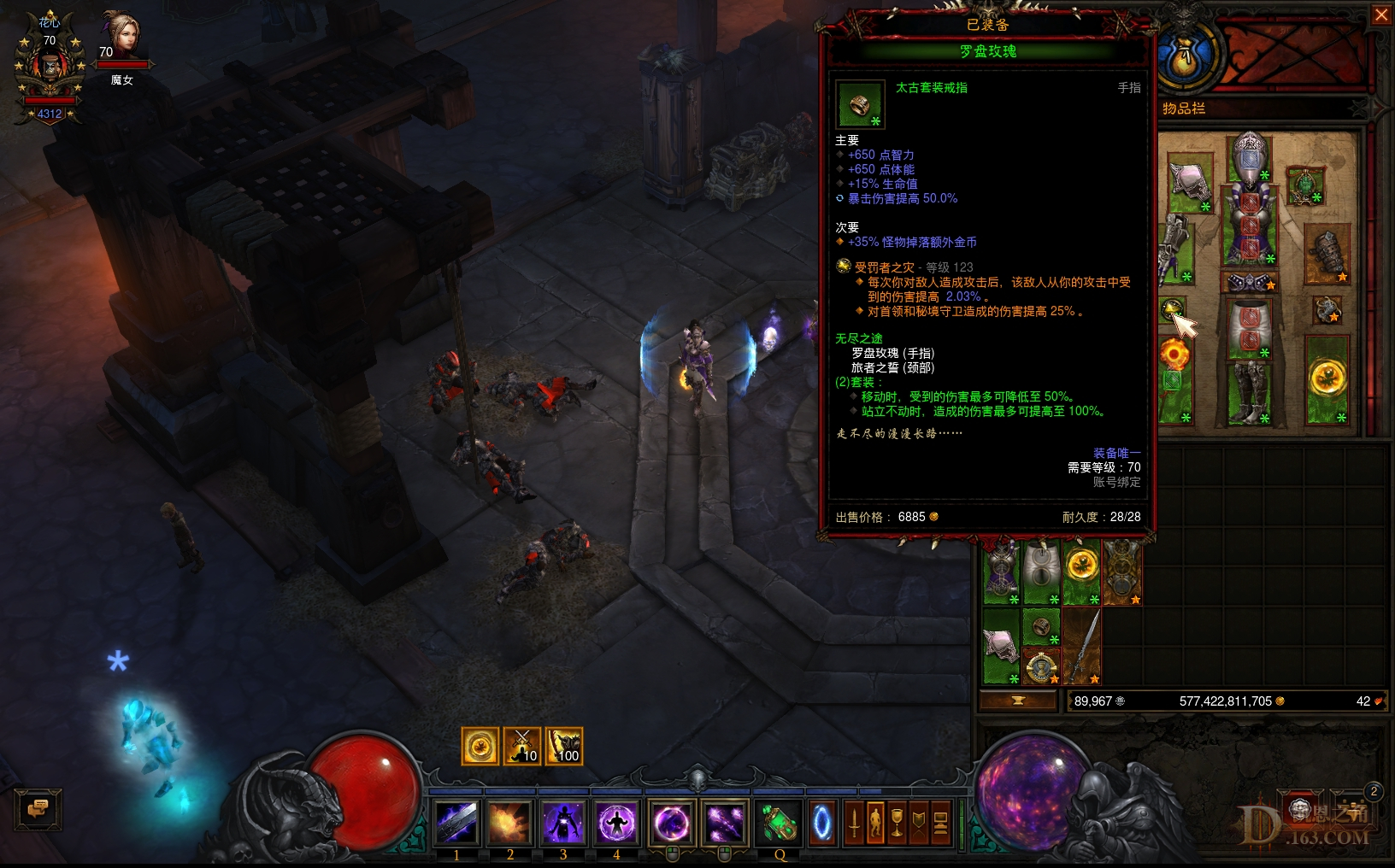The height and width of the screenshot is (868, 1395).
Task: Click the salvage anvil icon in the inventory panel
Action: click(x=1019, y=701)
